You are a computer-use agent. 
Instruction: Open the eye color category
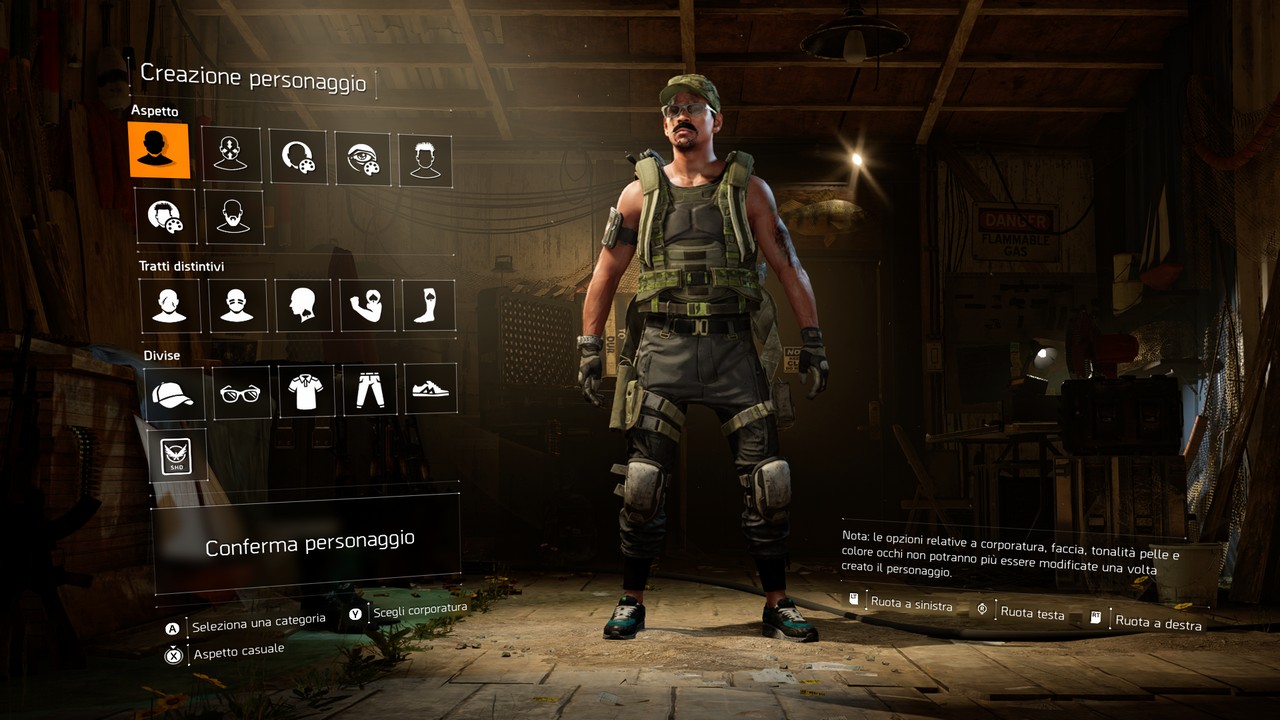pyautogui.click(x=363, y=159)
